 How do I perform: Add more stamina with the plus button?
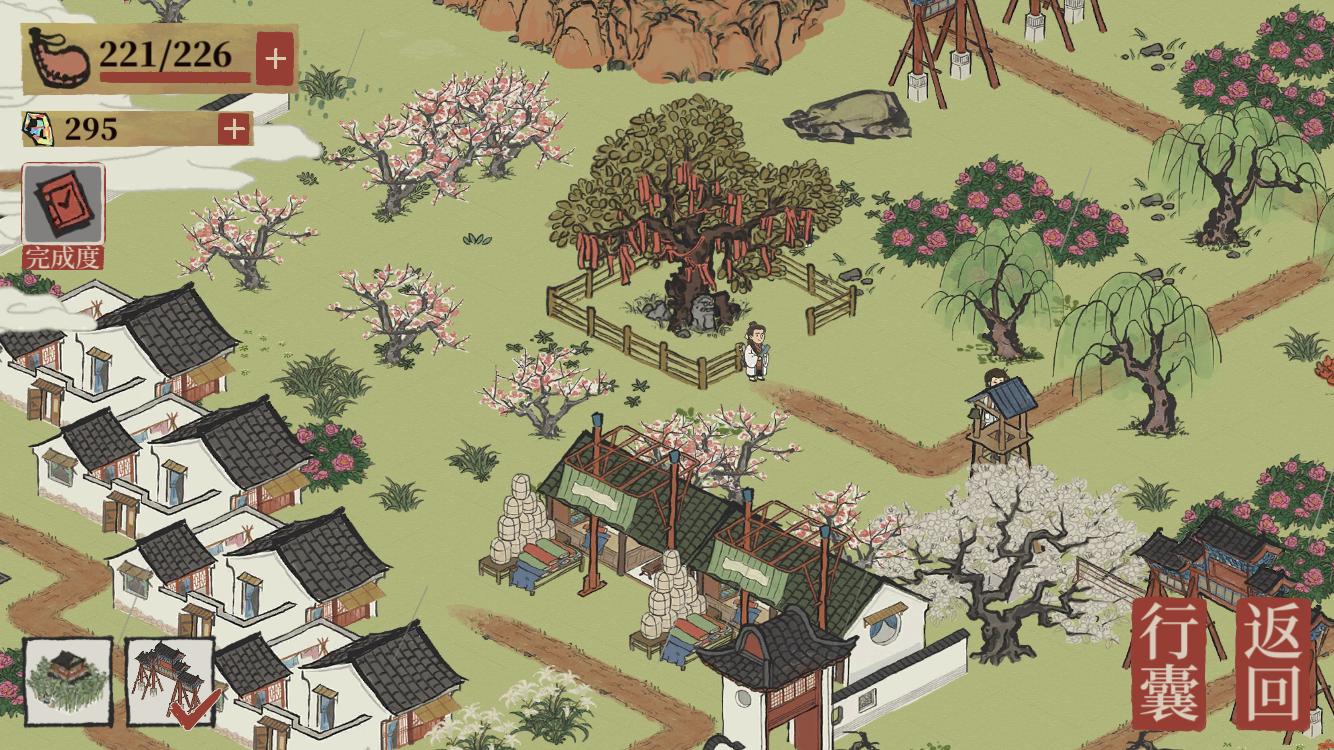pos(275,58)
